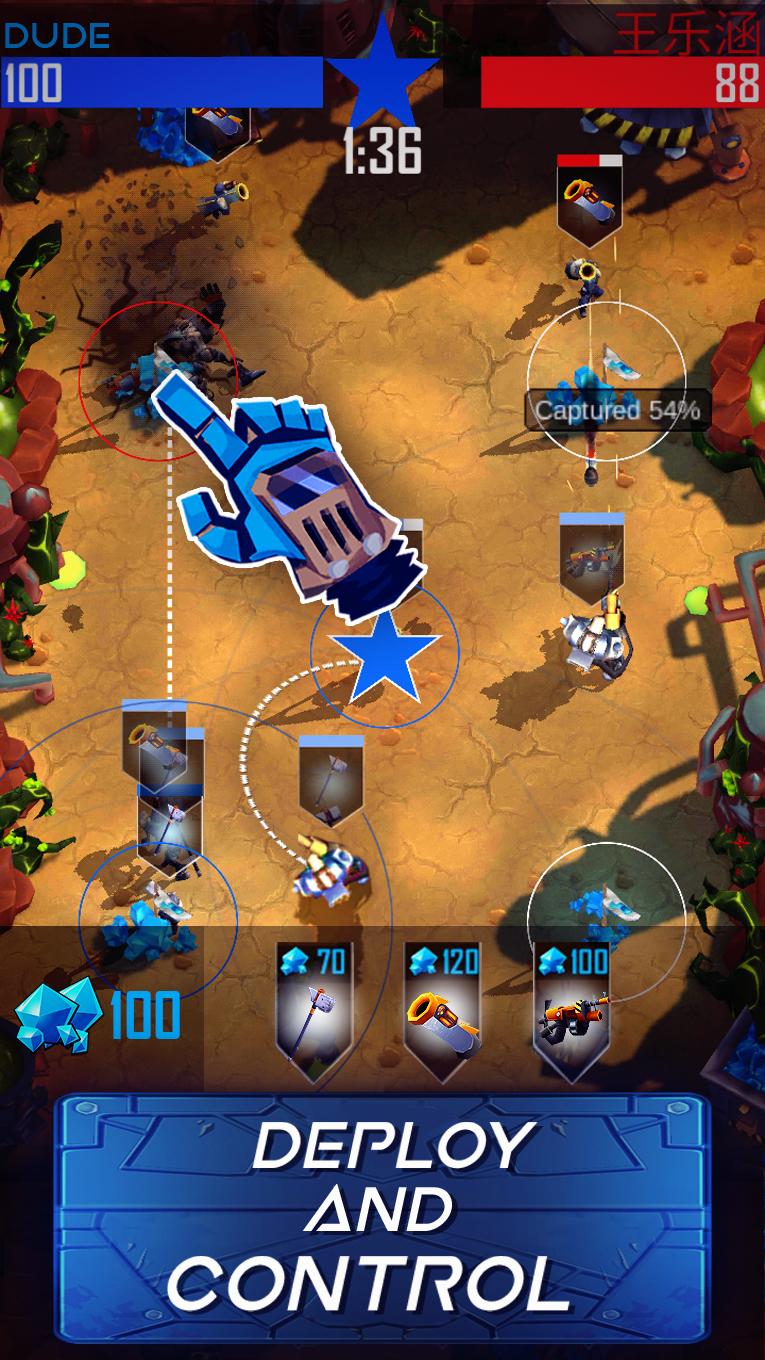The width and height of the screenshot is (765, 1360).
Task: Select the hammer unit card costing 70
Action: pyautogui.click(x=313, y=1012)
